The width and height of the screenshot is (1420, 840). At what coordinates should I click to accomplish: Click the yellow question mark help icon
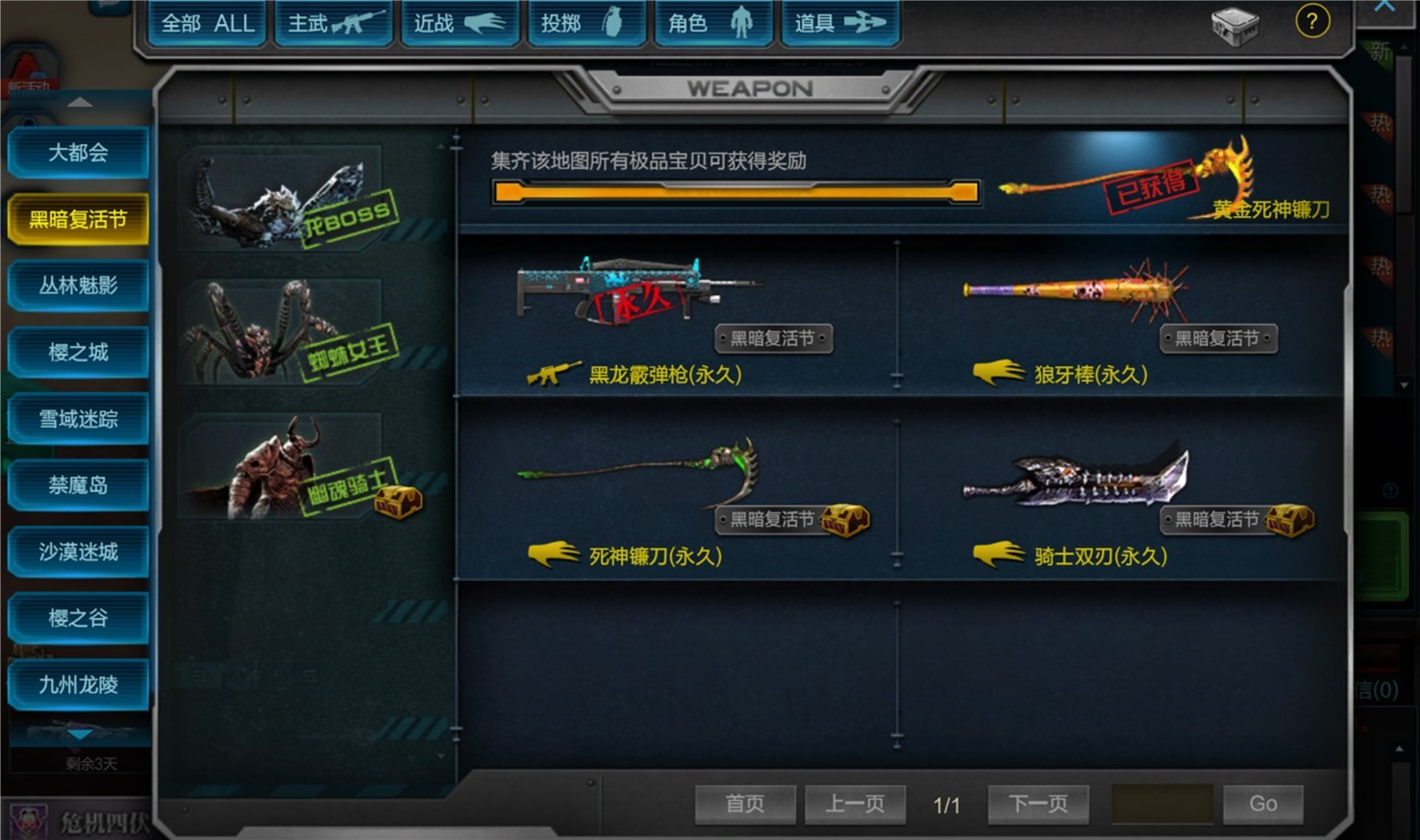pyautogui.click(x=1312, y=20)
